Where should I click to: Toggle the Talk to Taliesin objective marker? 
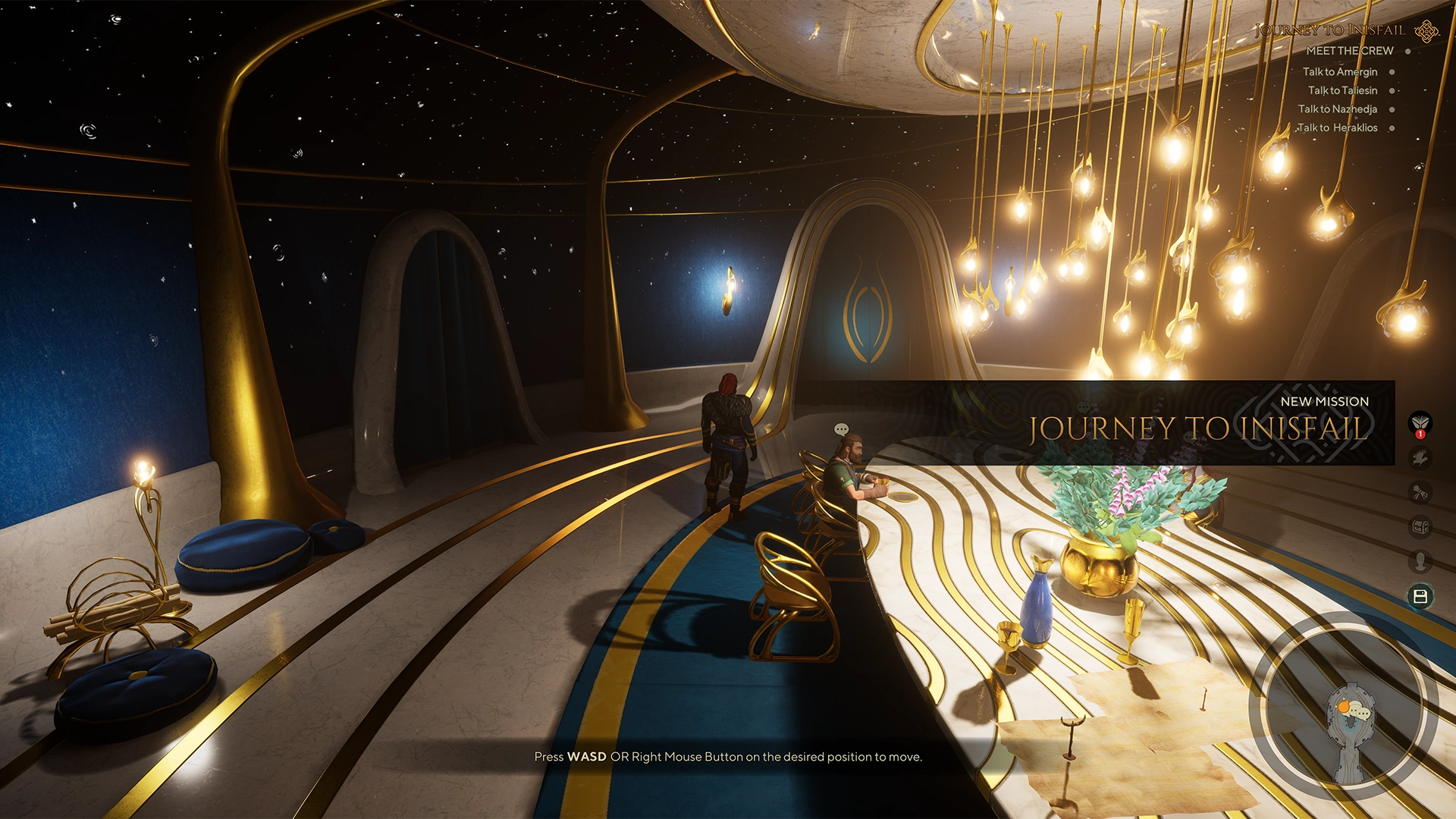(1391, 90)
